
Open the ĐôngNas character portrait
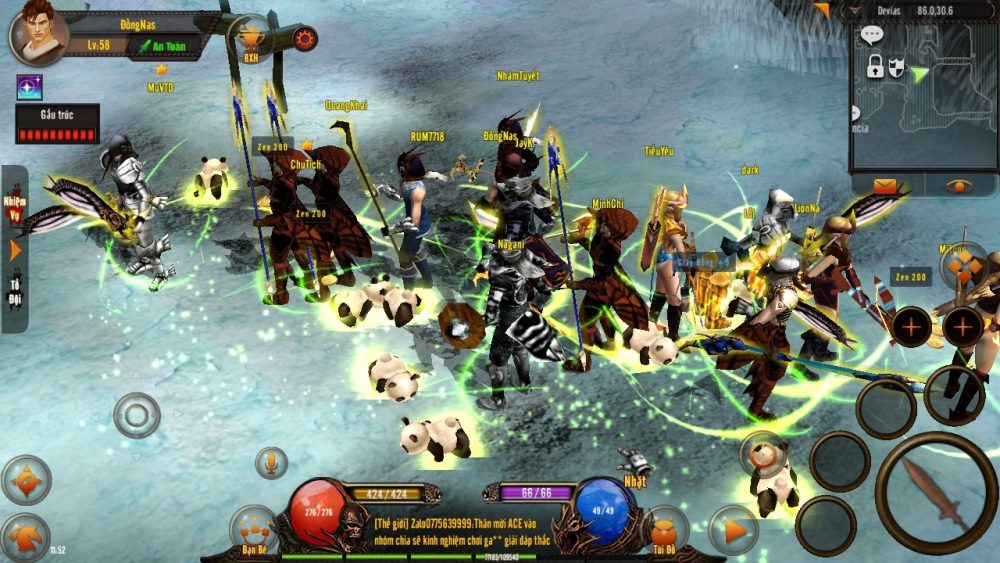(38, 31)
